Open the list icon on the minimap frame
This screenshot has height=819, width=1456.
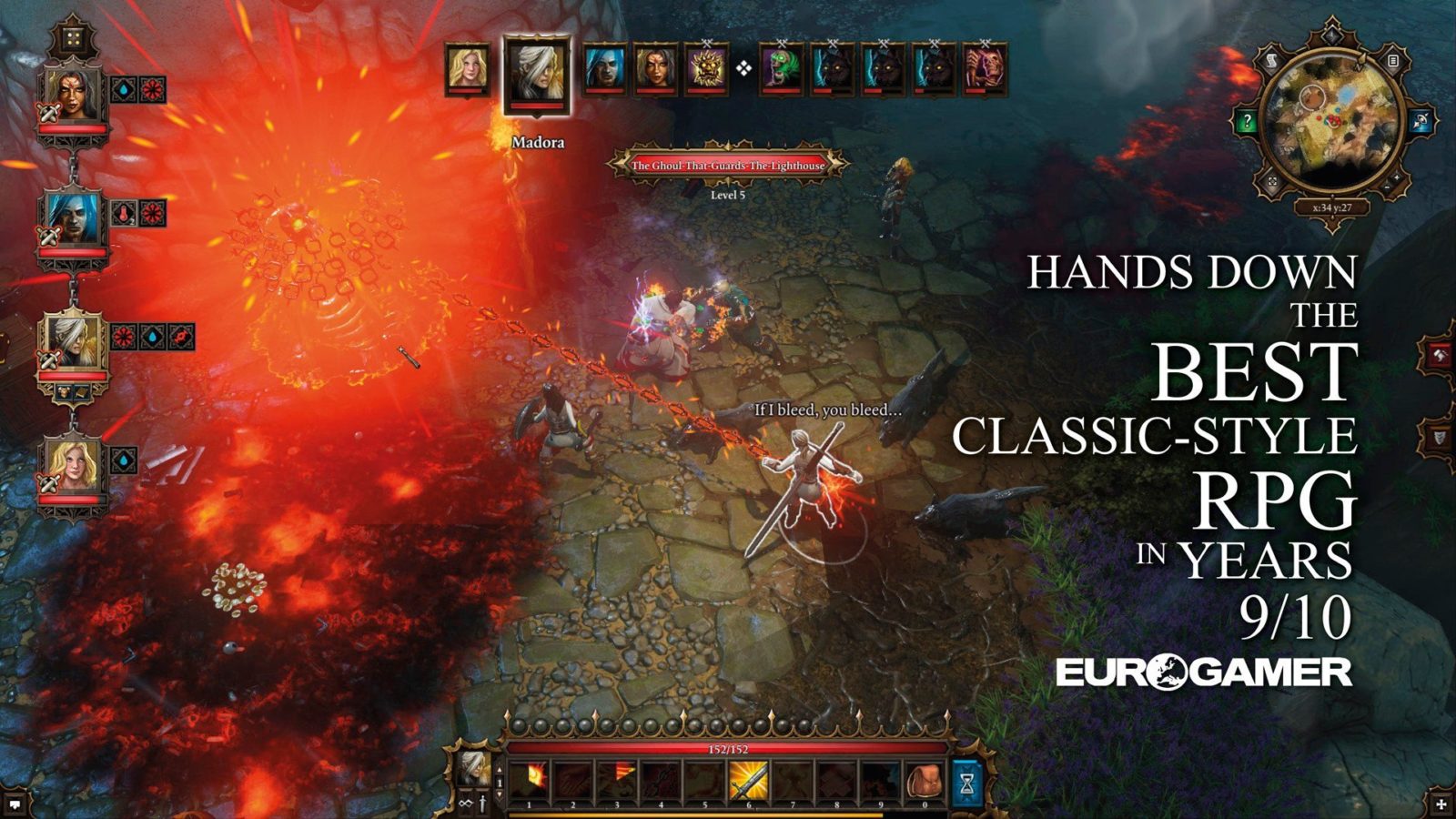1392,62
